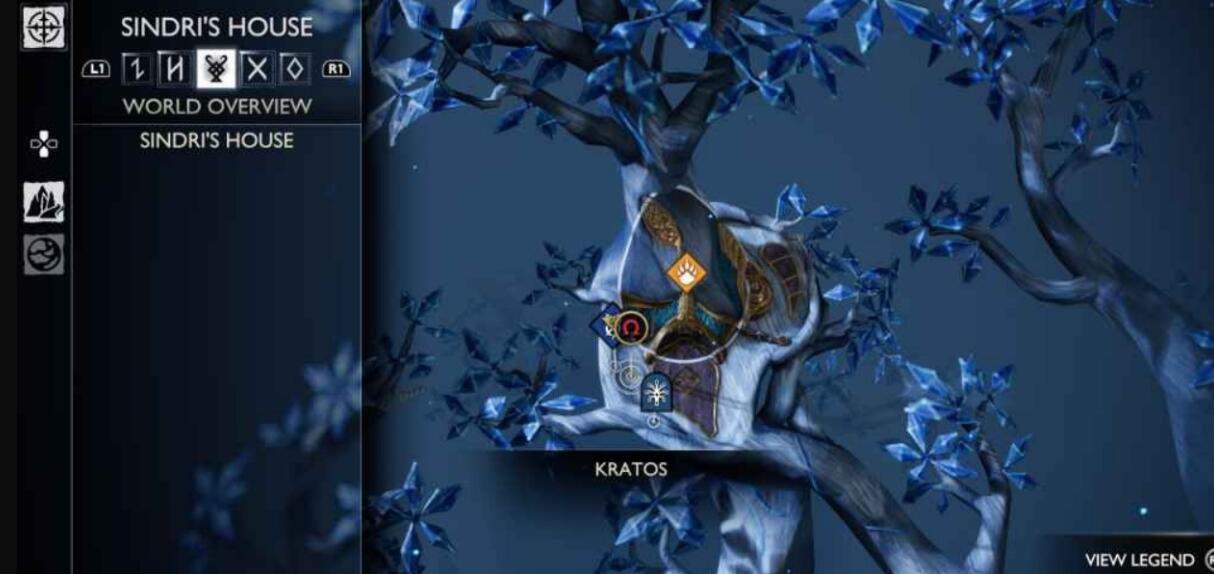Select the crosshair icon in the sidebar
1214x574 pixels.
point(44,26)
